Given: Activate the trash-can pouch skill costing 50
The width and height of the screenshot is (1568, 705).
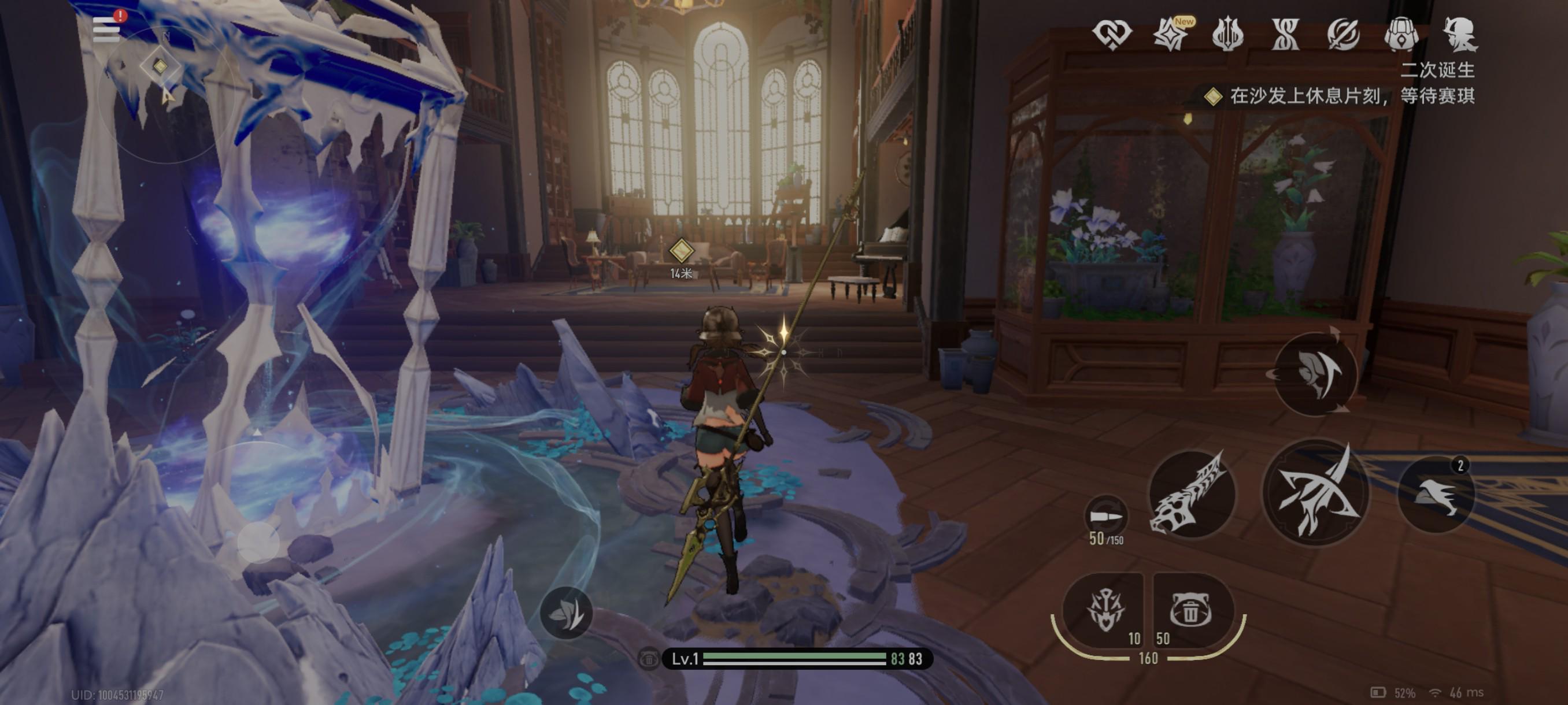Looking at the screenshot, I should pos(1190,610).
